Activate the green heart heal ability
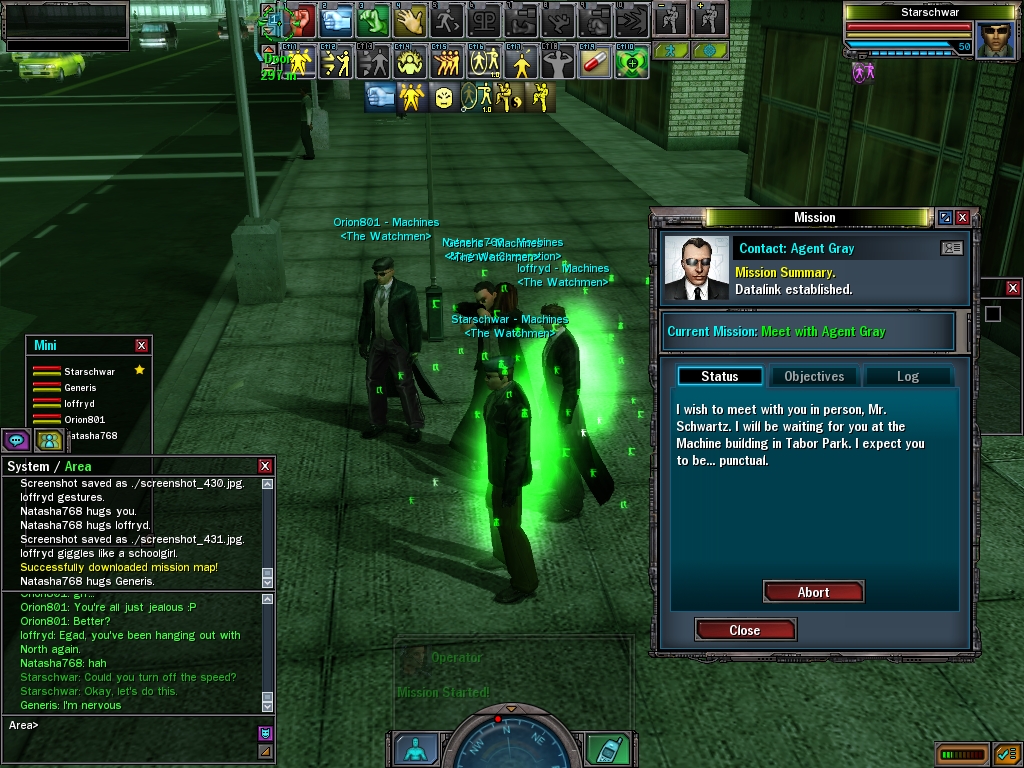This screenshot has width=1024, height=768. coord(630,63)
